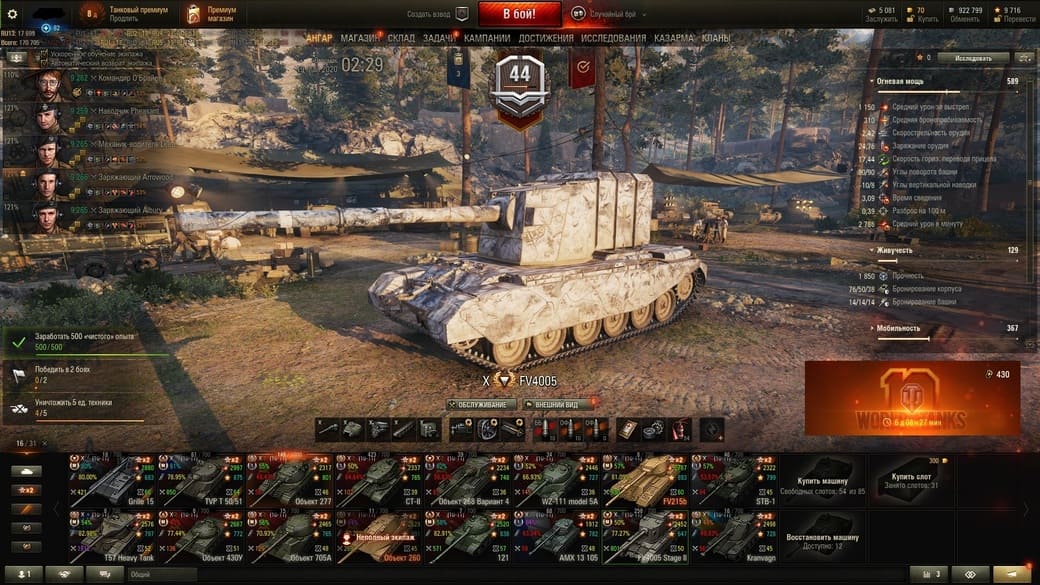This screenshot has height=585, width=1040.
Task: Click «Создать взвод» to form a platoon
Action: [437, 15]
